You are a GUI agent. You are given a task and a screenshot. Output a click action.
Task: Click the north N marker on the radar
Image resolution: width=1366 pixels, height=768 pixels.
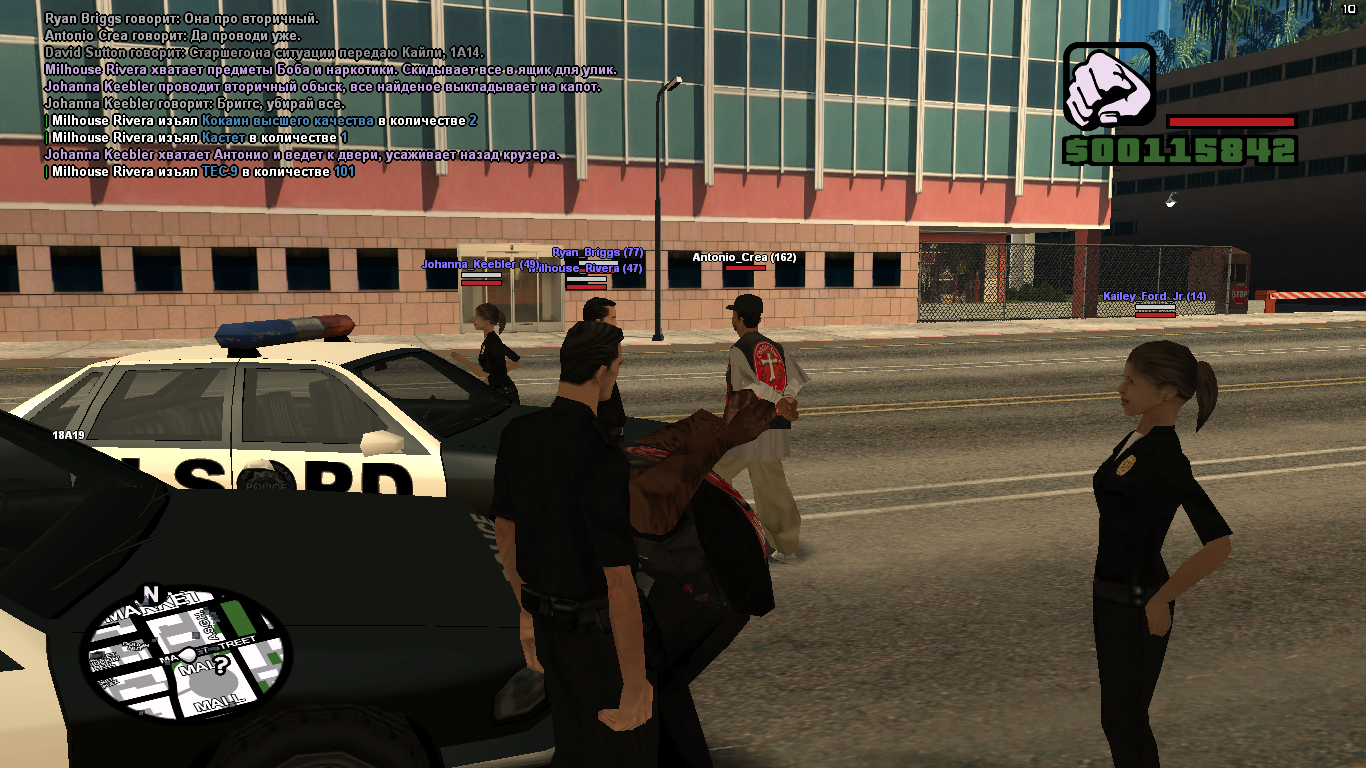coord(152,594)
